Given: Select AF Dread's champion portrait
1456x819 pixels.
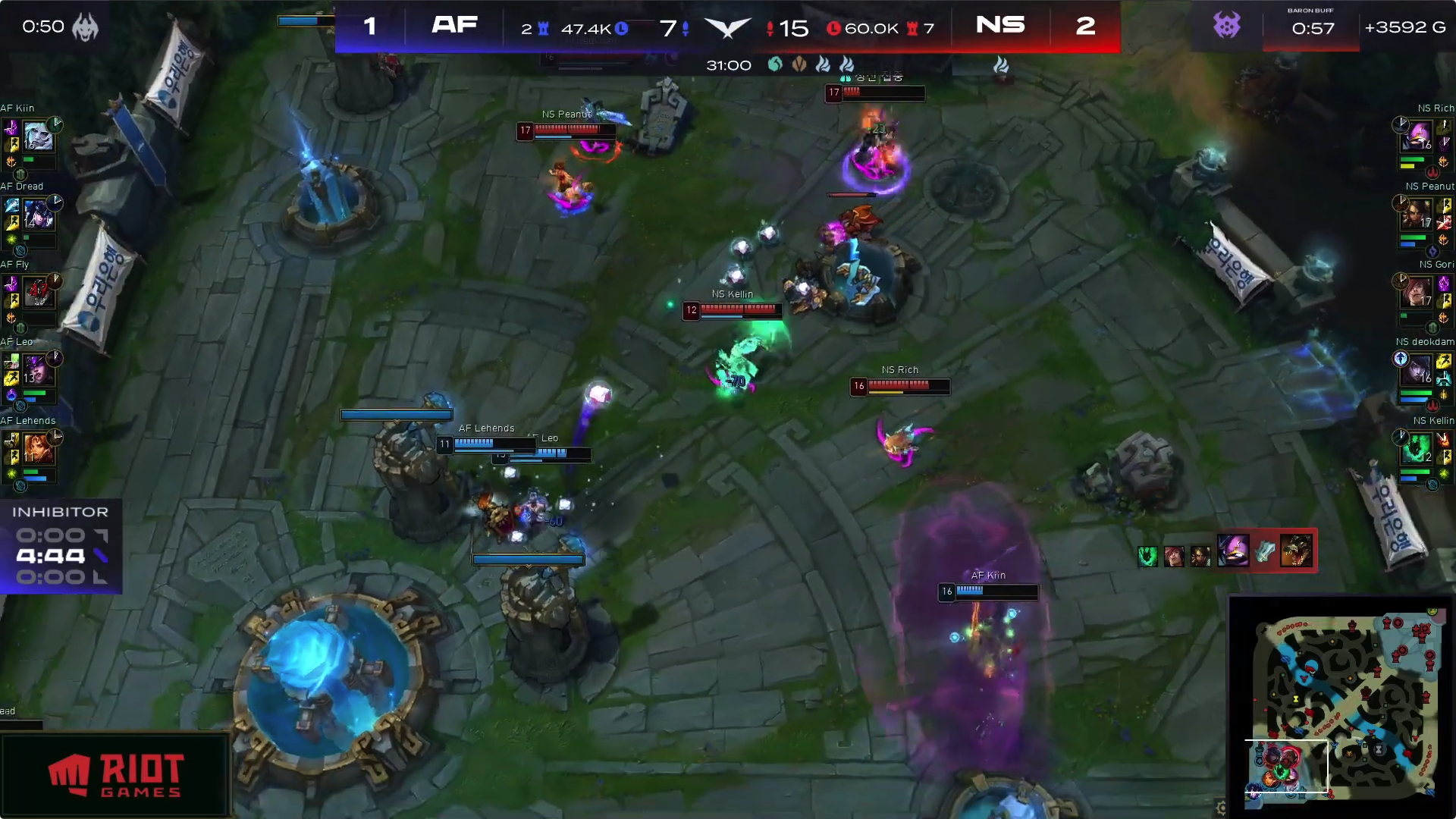Looking at the screenshot, I should [x=38, y=215].
